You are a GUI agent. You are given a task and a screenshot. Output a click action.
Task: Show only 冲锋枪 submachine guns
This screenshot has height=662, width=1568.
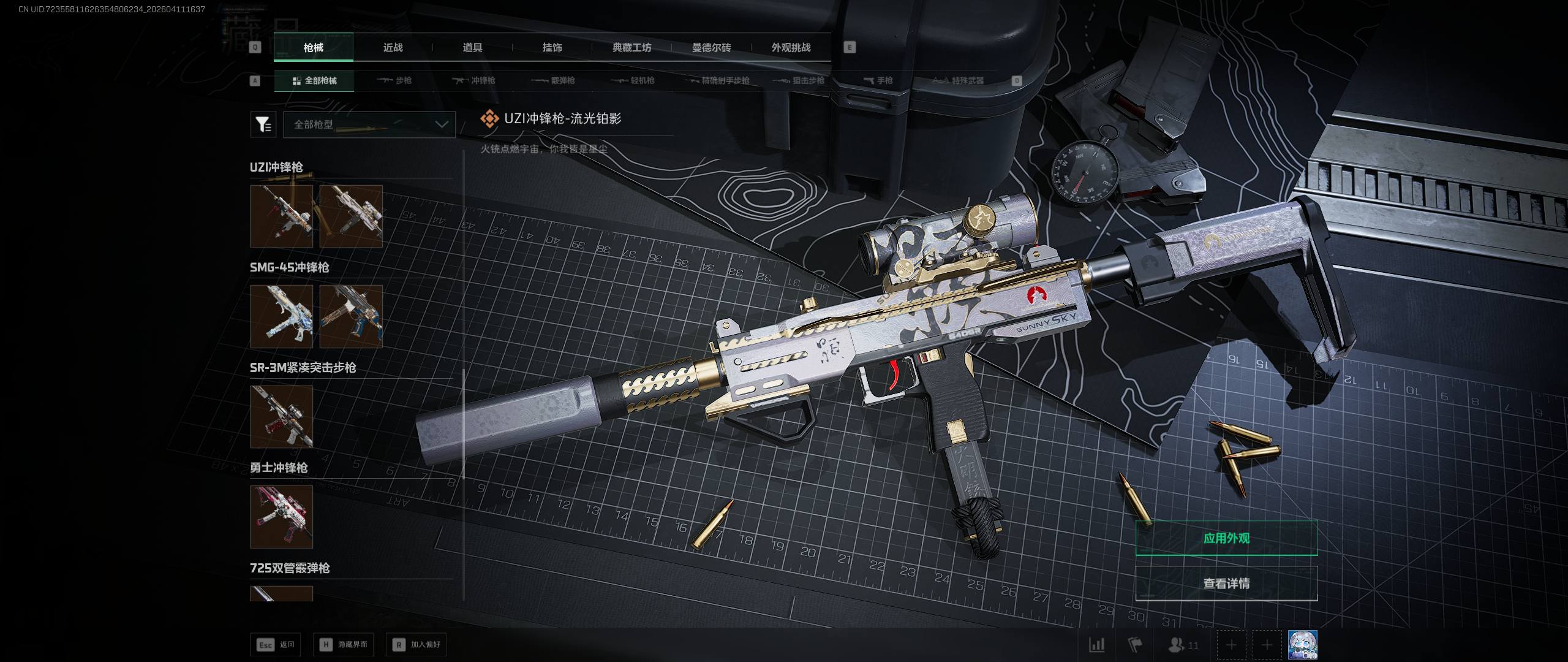click(x=473, y=80)
